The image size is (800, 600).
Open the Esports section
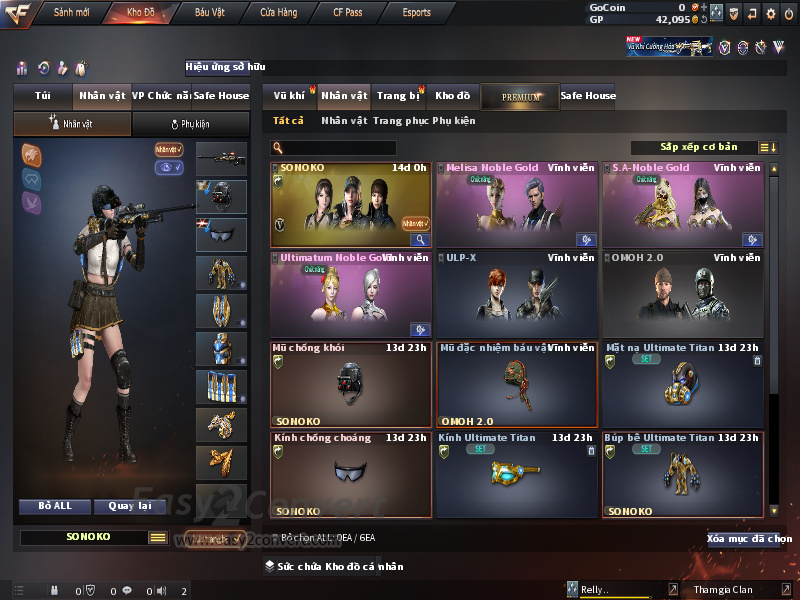coord(416,13)
